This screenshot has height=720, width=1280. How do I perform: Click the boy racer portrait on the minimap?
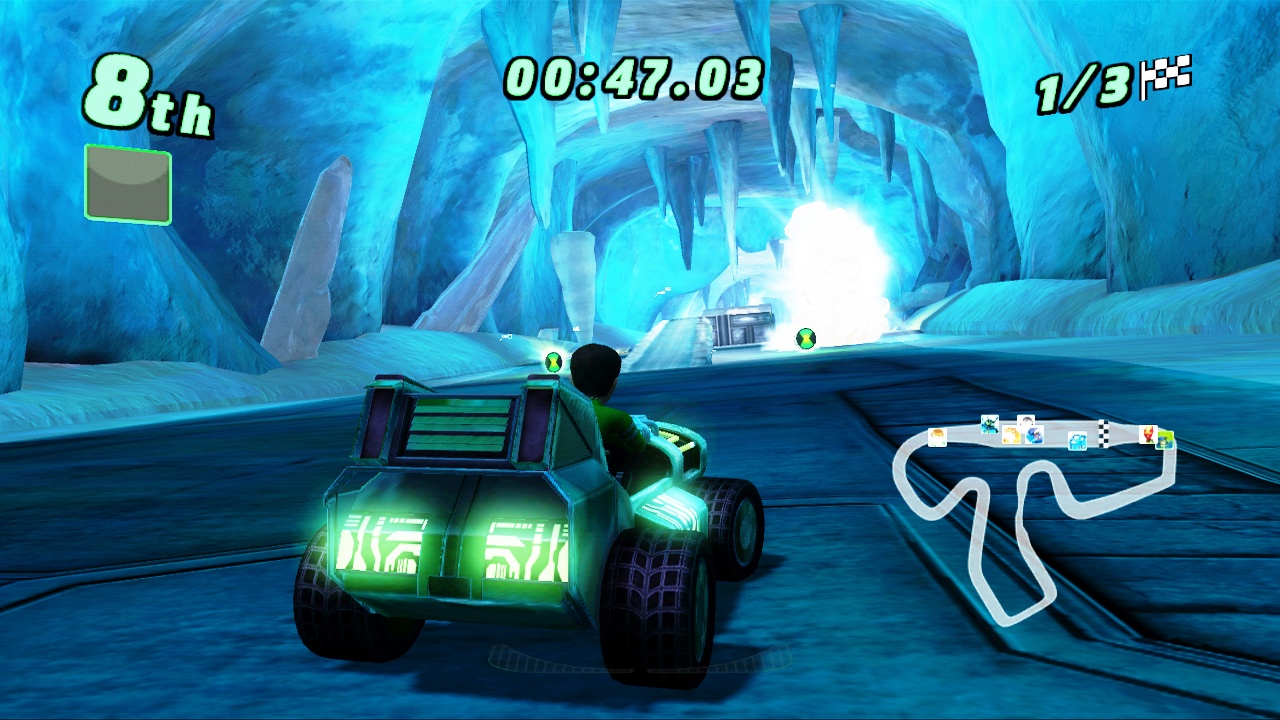tap(1025, 421)
